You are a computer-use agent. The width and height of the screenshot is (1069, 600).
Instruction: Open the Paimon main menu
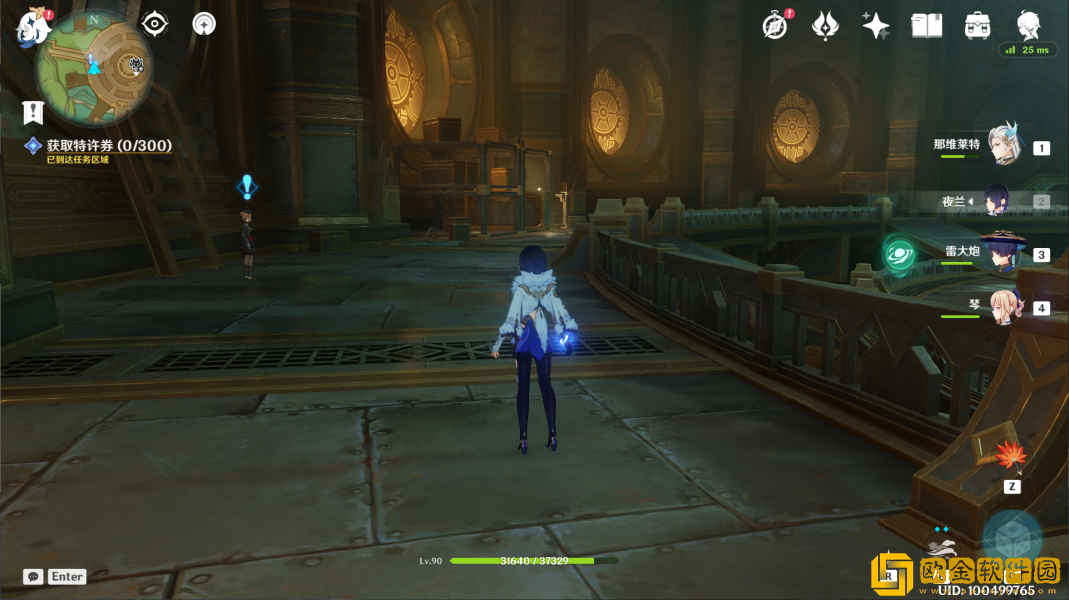point(33,26)
